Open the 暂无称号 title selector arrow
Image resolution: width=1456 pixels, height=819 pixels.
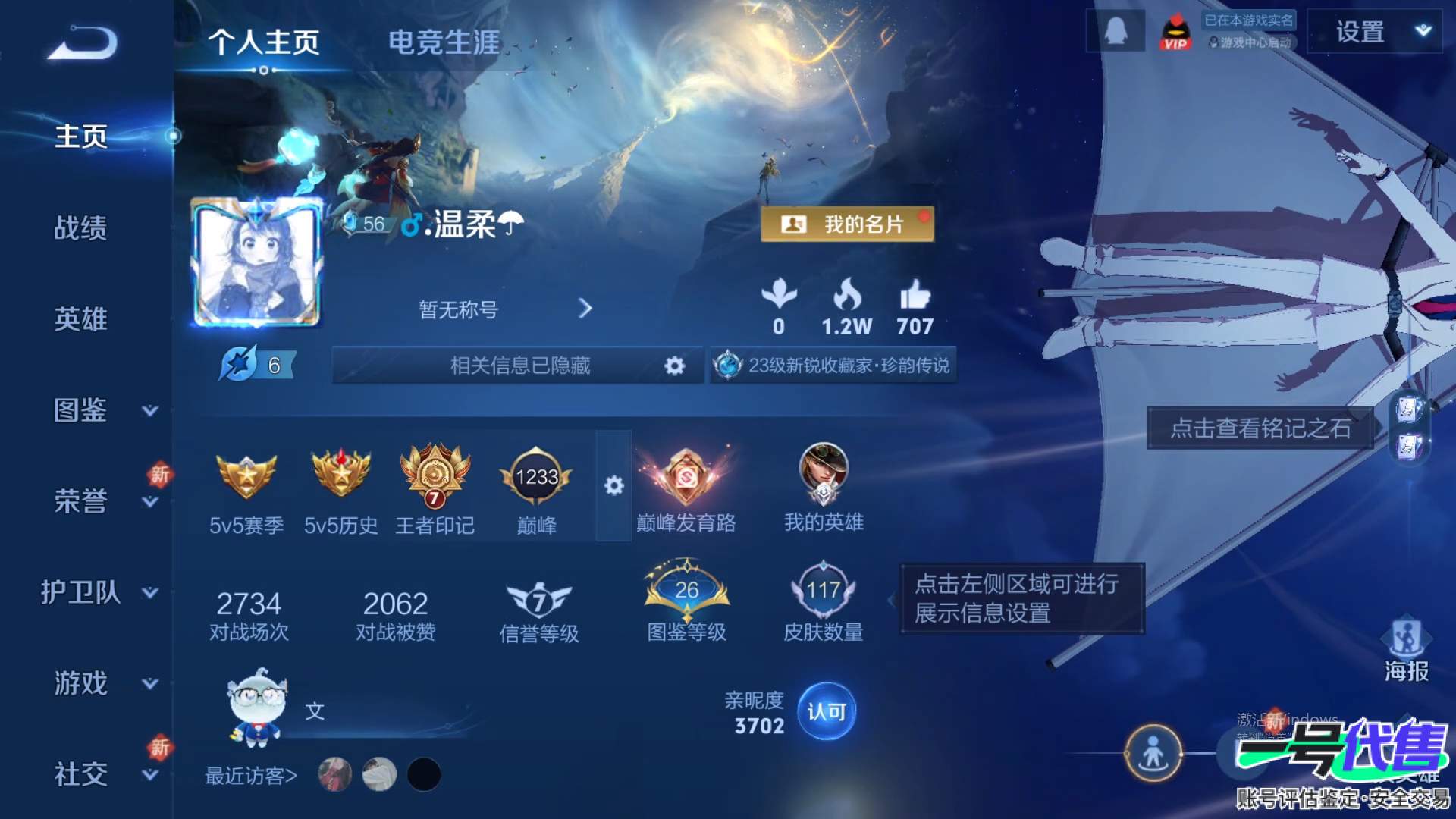point(585,309)
